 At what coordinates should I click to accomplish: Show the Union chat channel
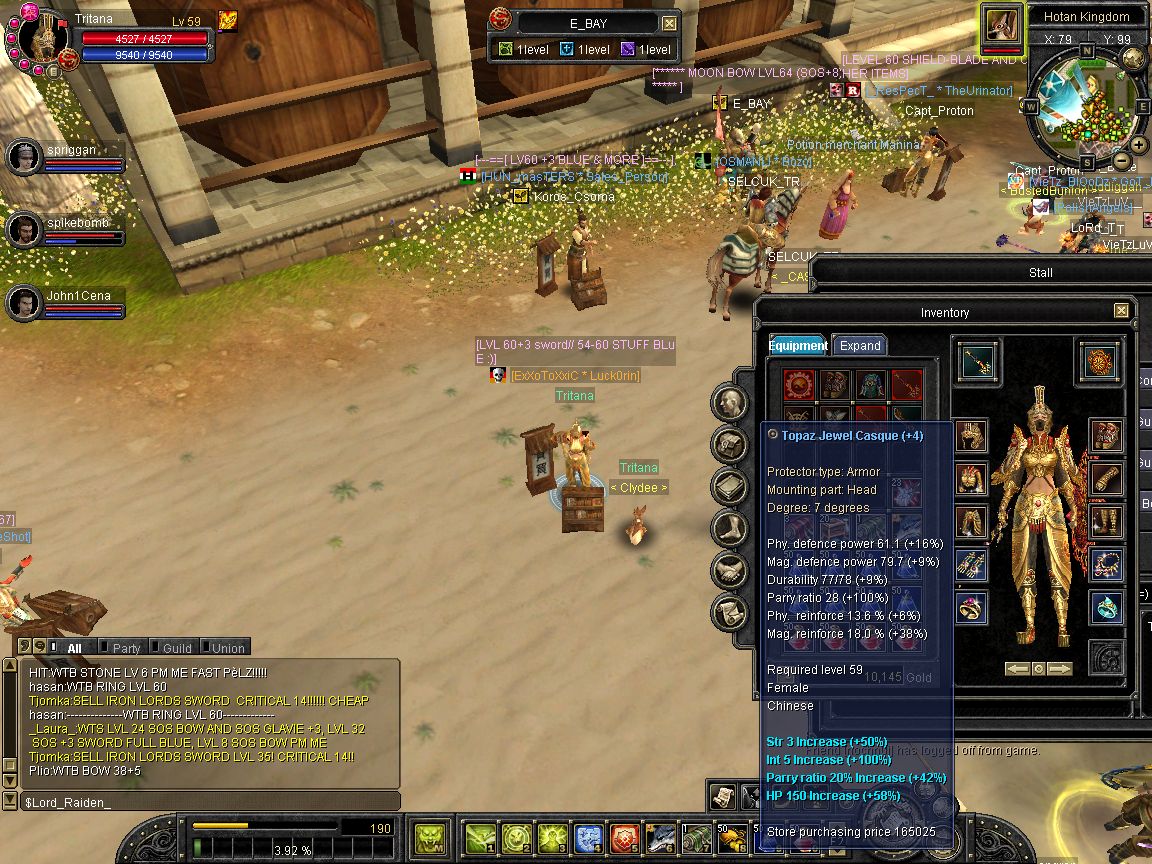click(x=227, y=648)
